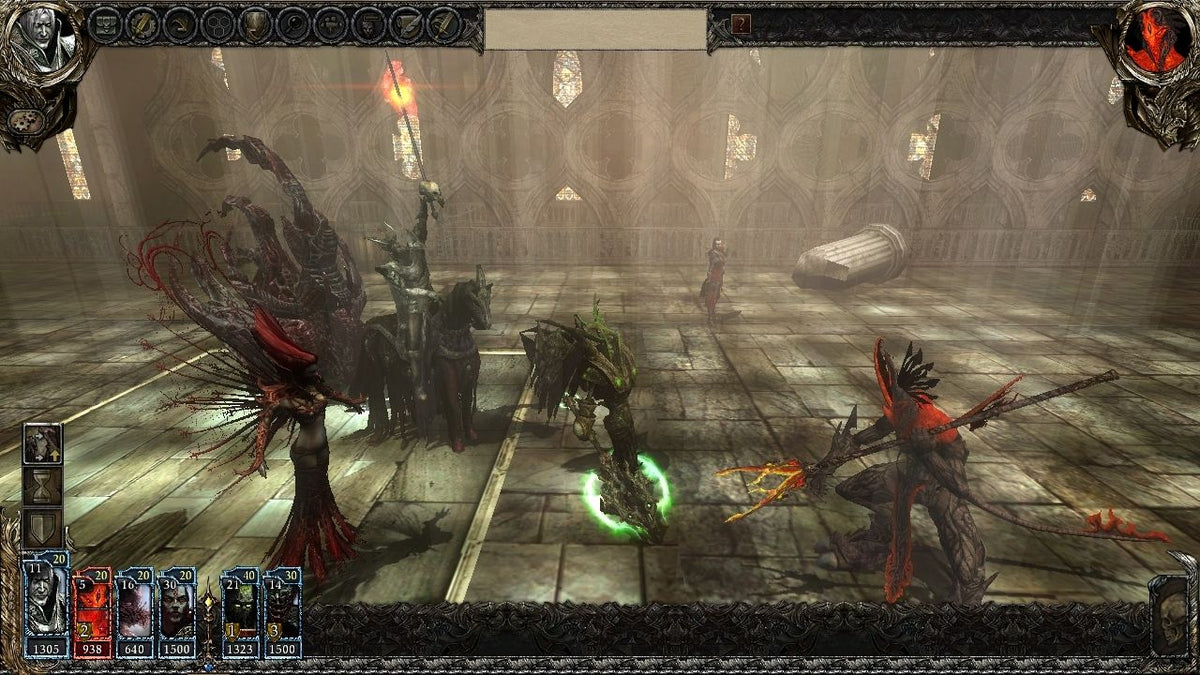The height and width of the screenshot is (675, 1200).
Task: Click the shield icon in top toolbar
Action: point(256,25)
